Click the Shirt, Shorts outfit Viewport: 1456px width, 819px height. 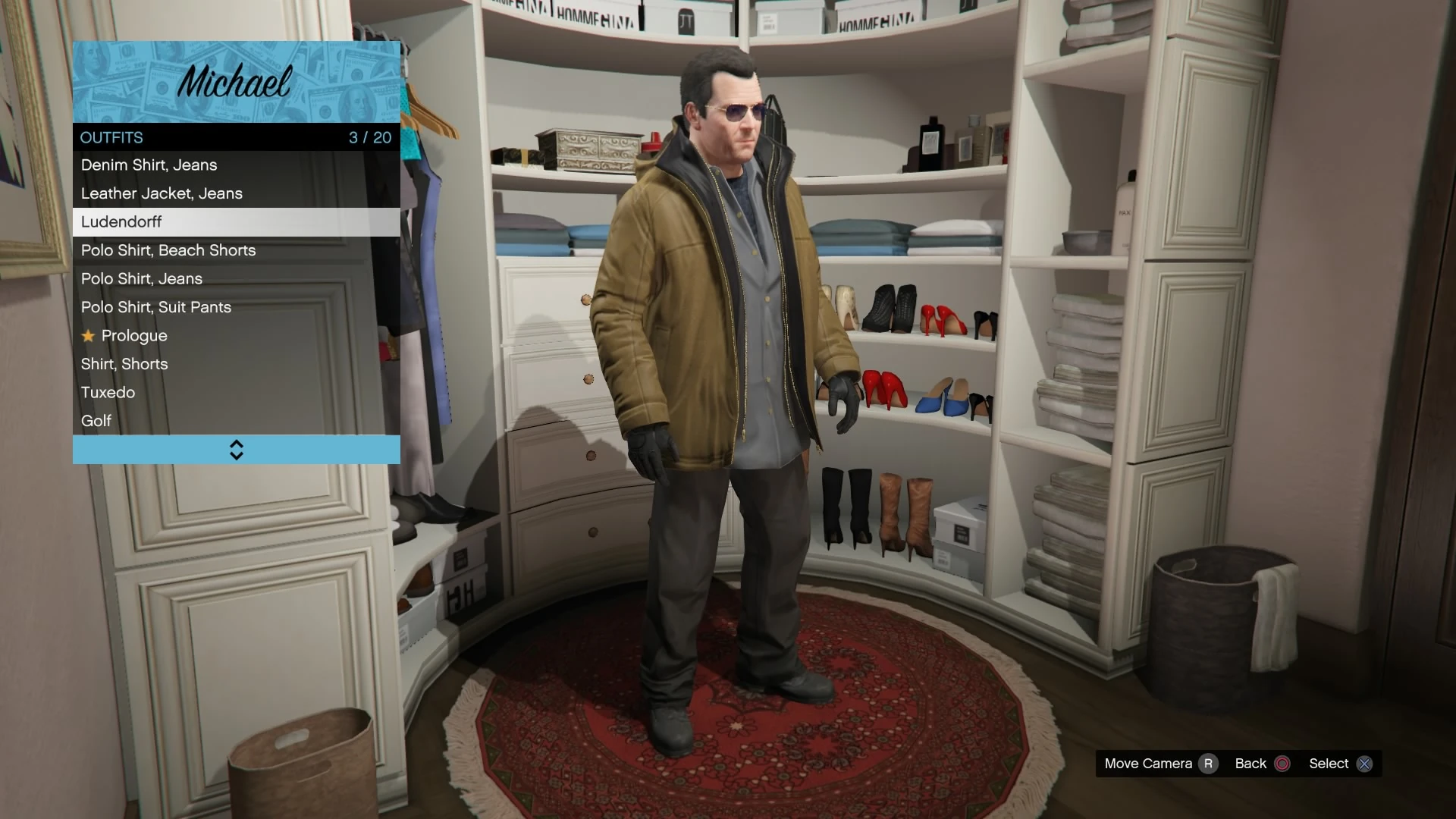click(124, 364)
